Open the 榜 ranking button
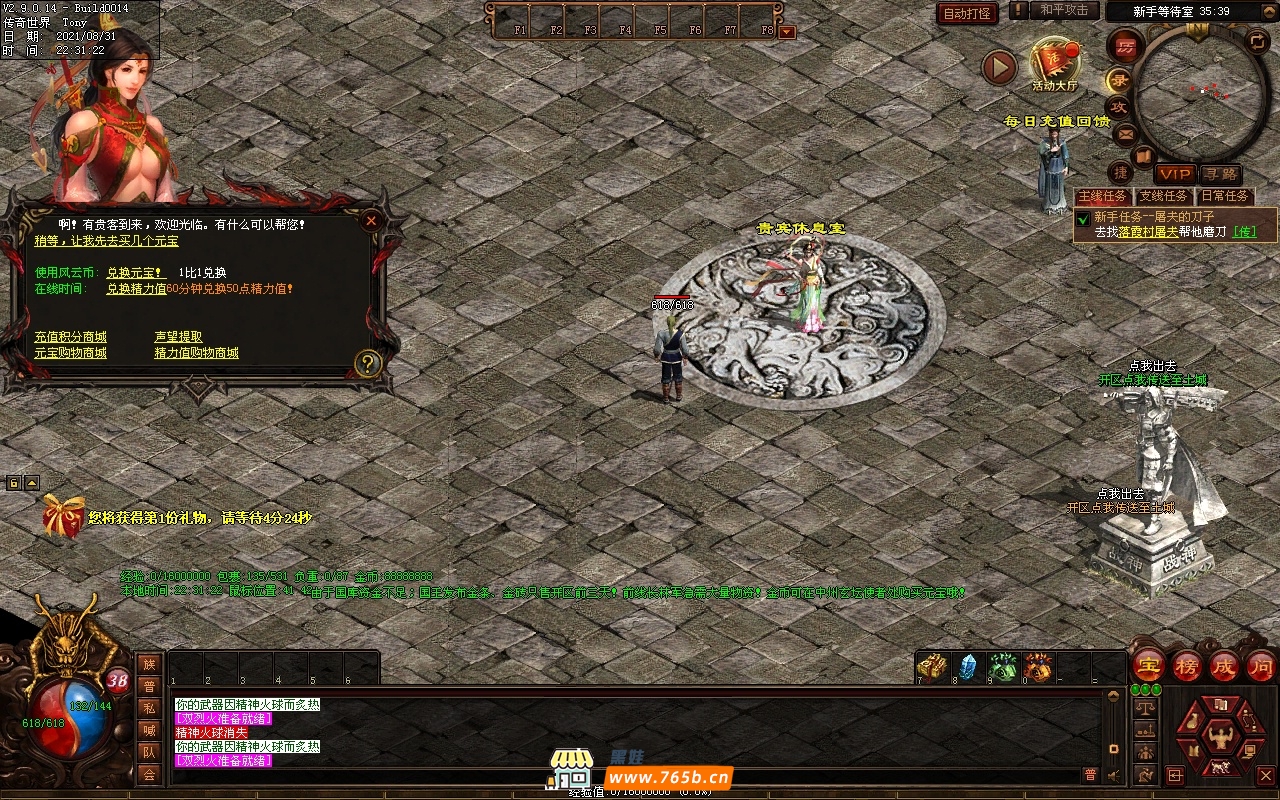 point(1187,666)
